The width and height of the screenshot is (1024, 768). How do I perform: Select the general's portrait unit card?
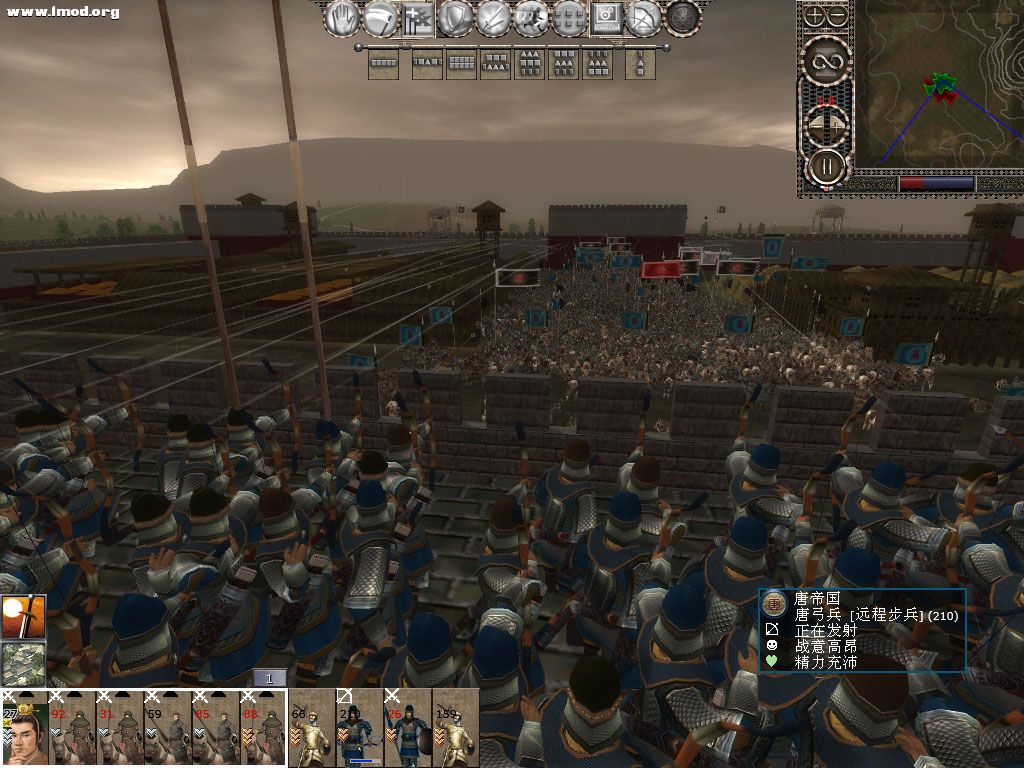click(x=24, y=728)
